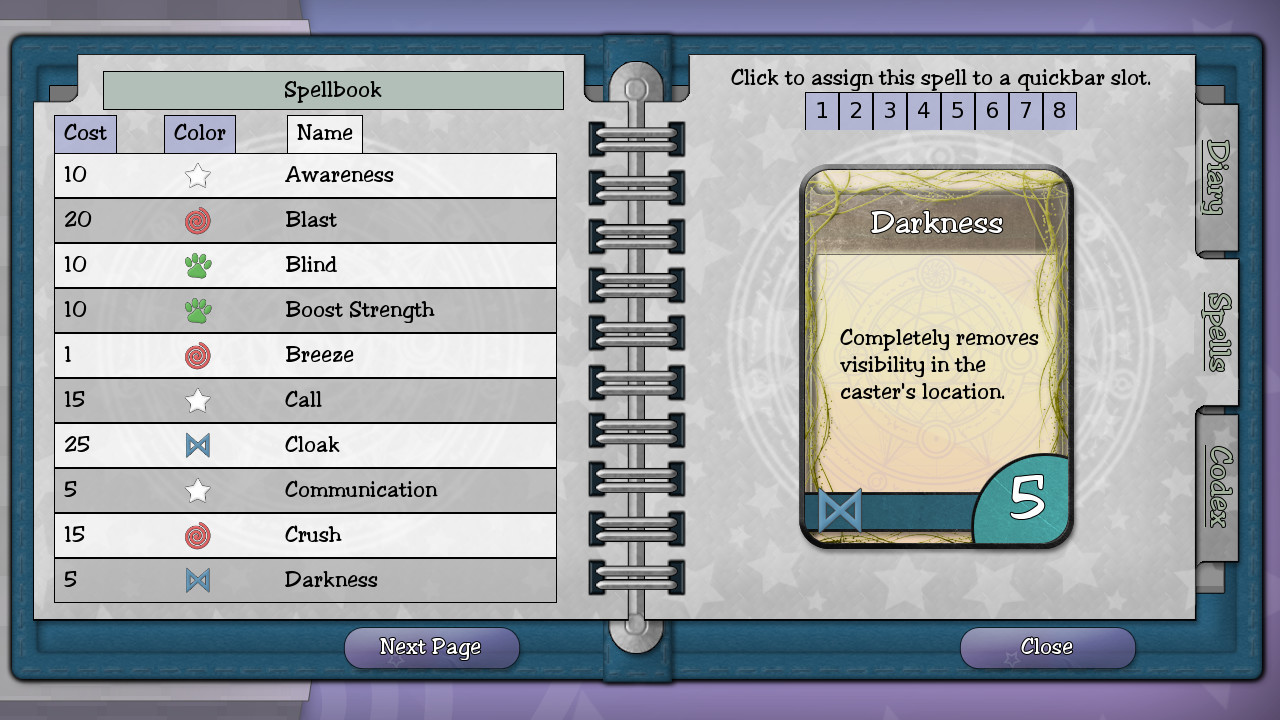This screenshot has height=720, width=1280.
Task: Click the green paw icon beside Blind
Action: click(x=198, y=265)
